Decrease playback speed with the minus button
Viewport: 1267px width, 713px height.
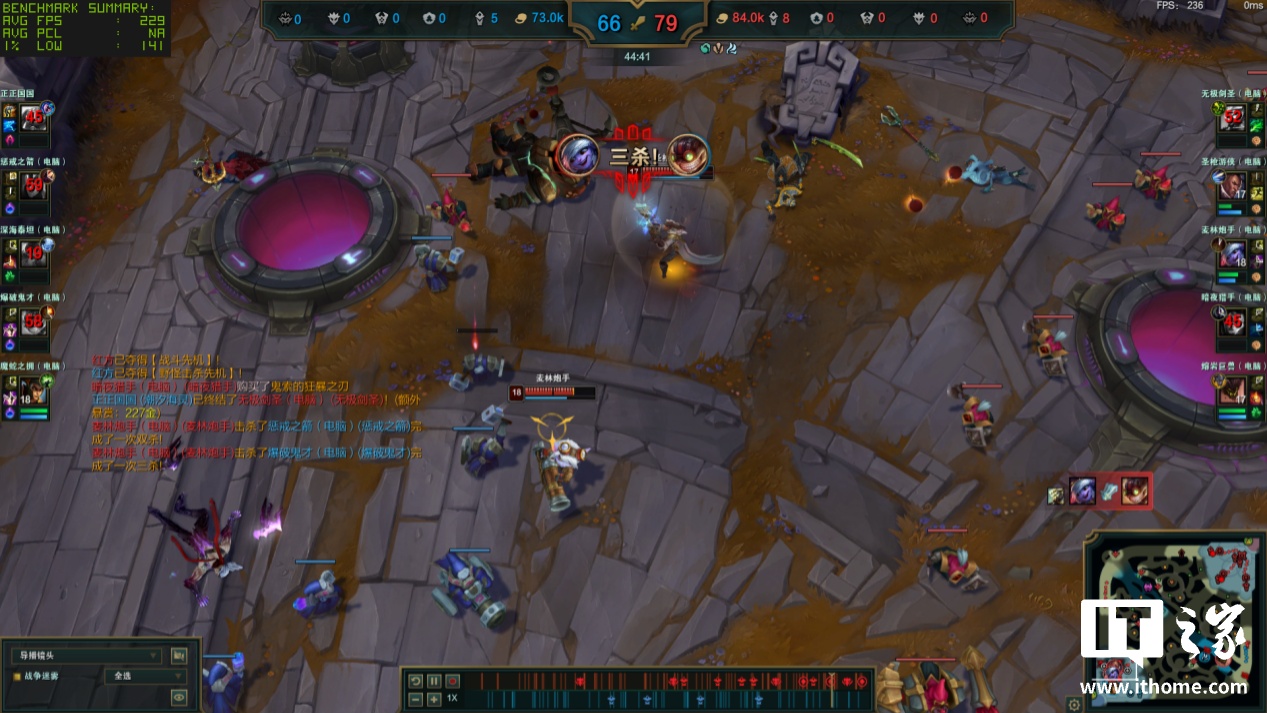(416, 699)
